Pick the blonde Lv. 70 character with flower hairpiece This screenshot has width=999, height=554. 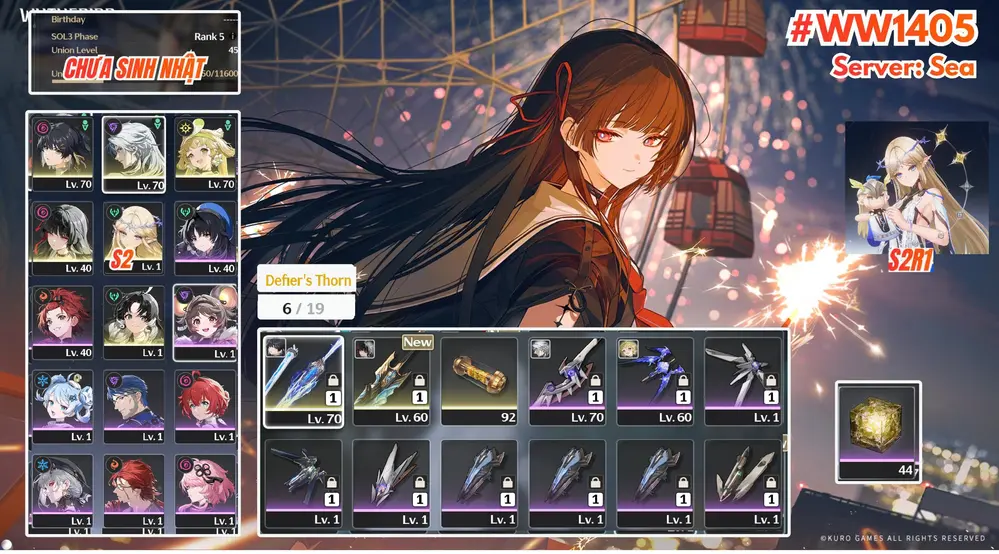point(204,153)
